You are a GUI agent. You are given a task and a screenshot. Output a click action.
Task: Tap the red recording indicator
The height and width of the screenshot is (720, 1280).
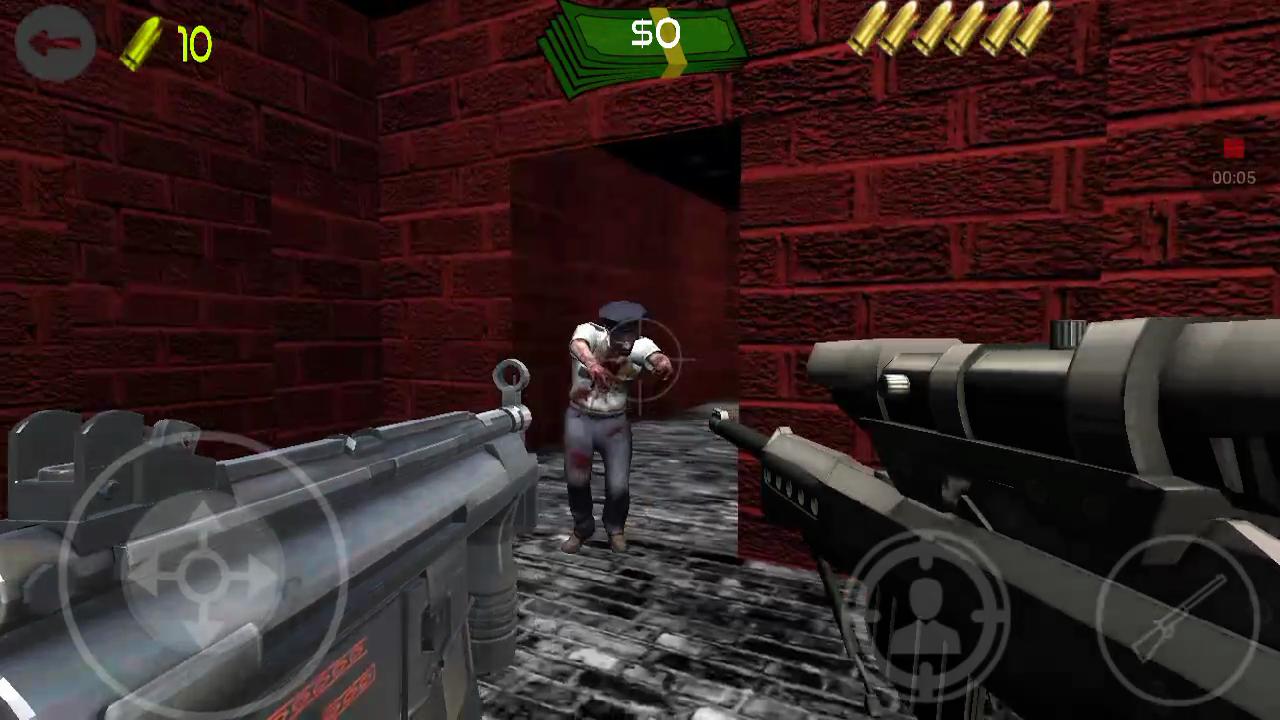click(1233, 148)
